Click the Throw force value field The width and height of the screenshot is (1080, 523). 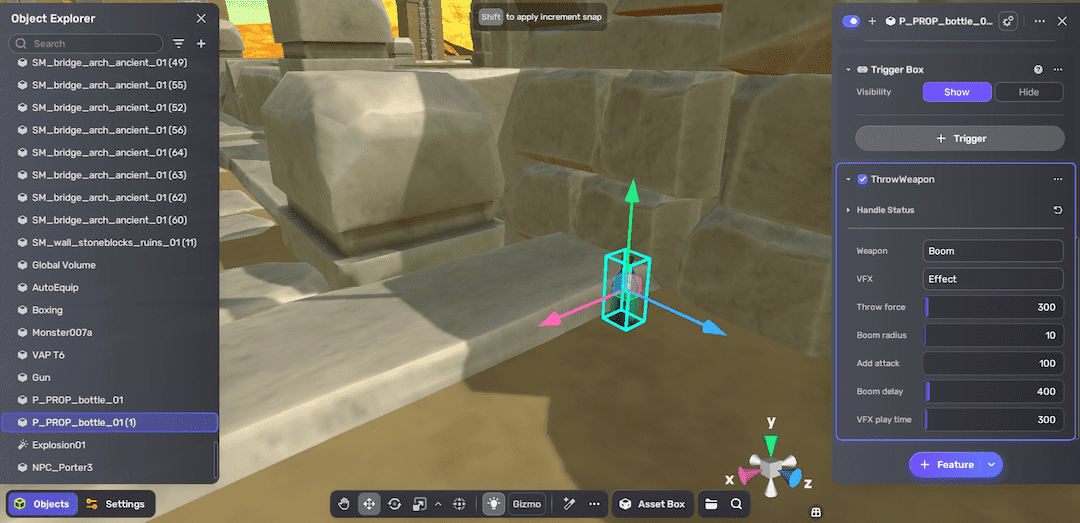(993, 307)
